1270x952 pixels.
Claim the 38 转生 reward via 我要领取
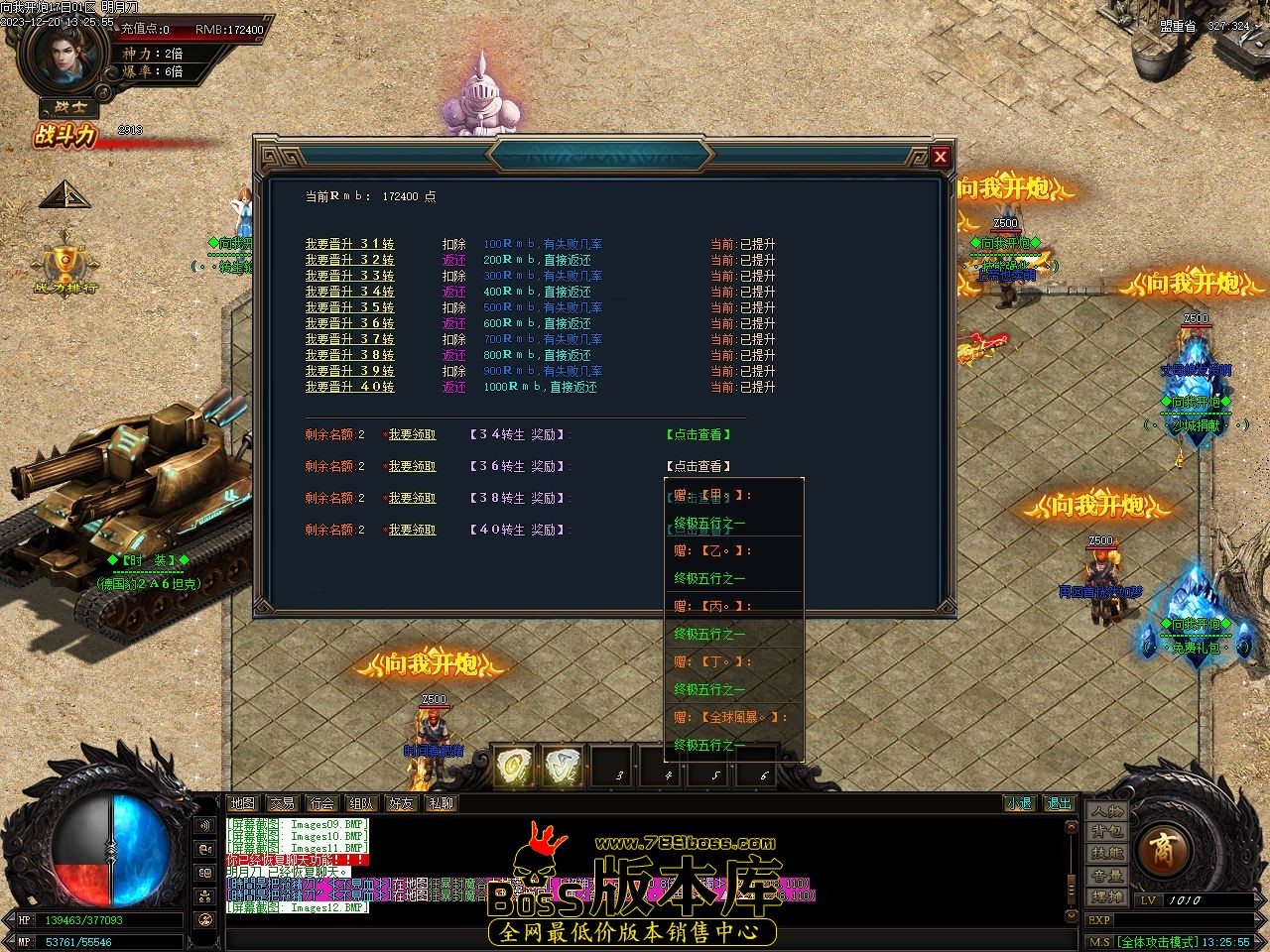point(412,498)
